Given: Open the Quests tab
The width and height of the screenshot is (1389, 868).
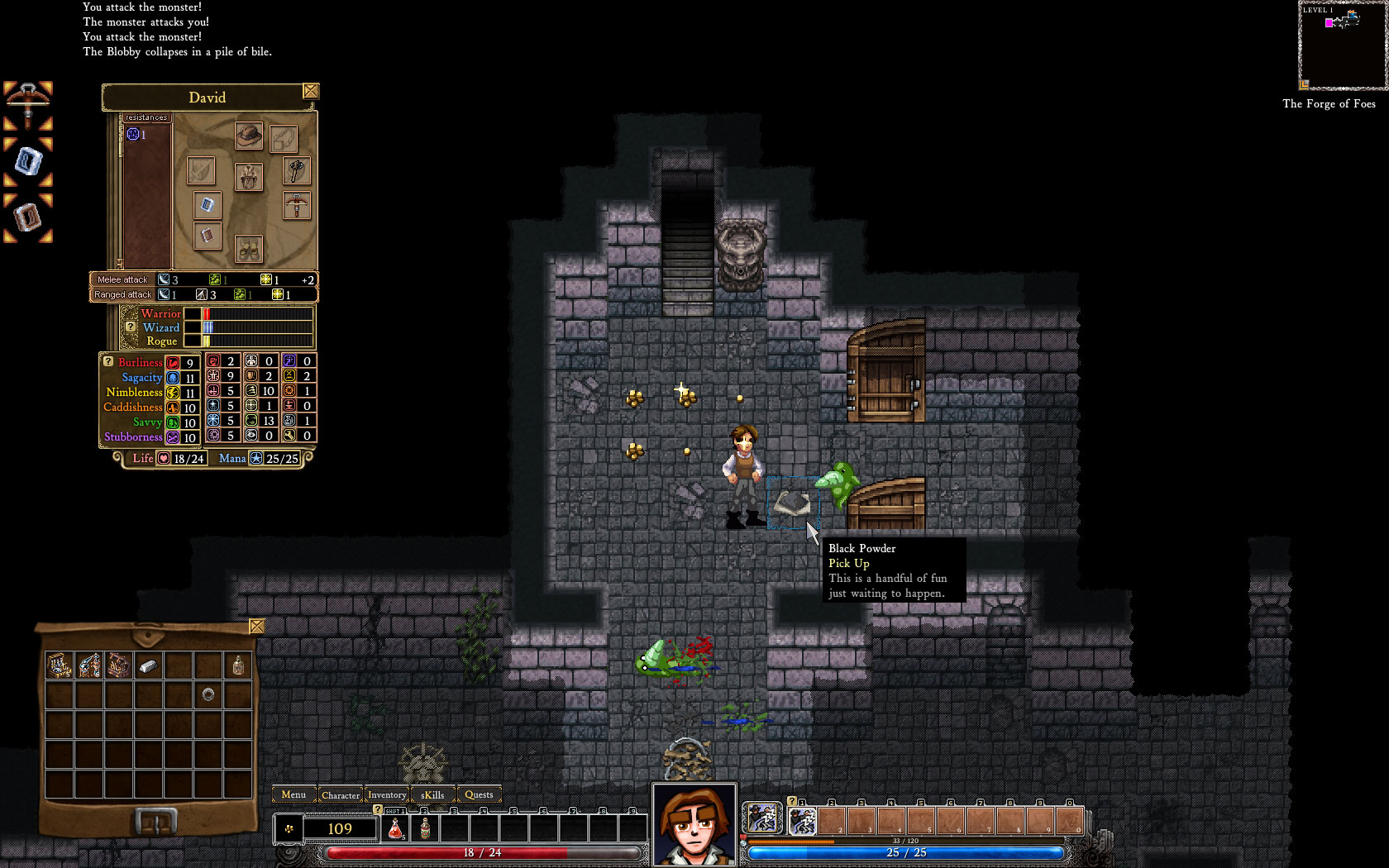Looking at the screenshot, I should [479, 795].
